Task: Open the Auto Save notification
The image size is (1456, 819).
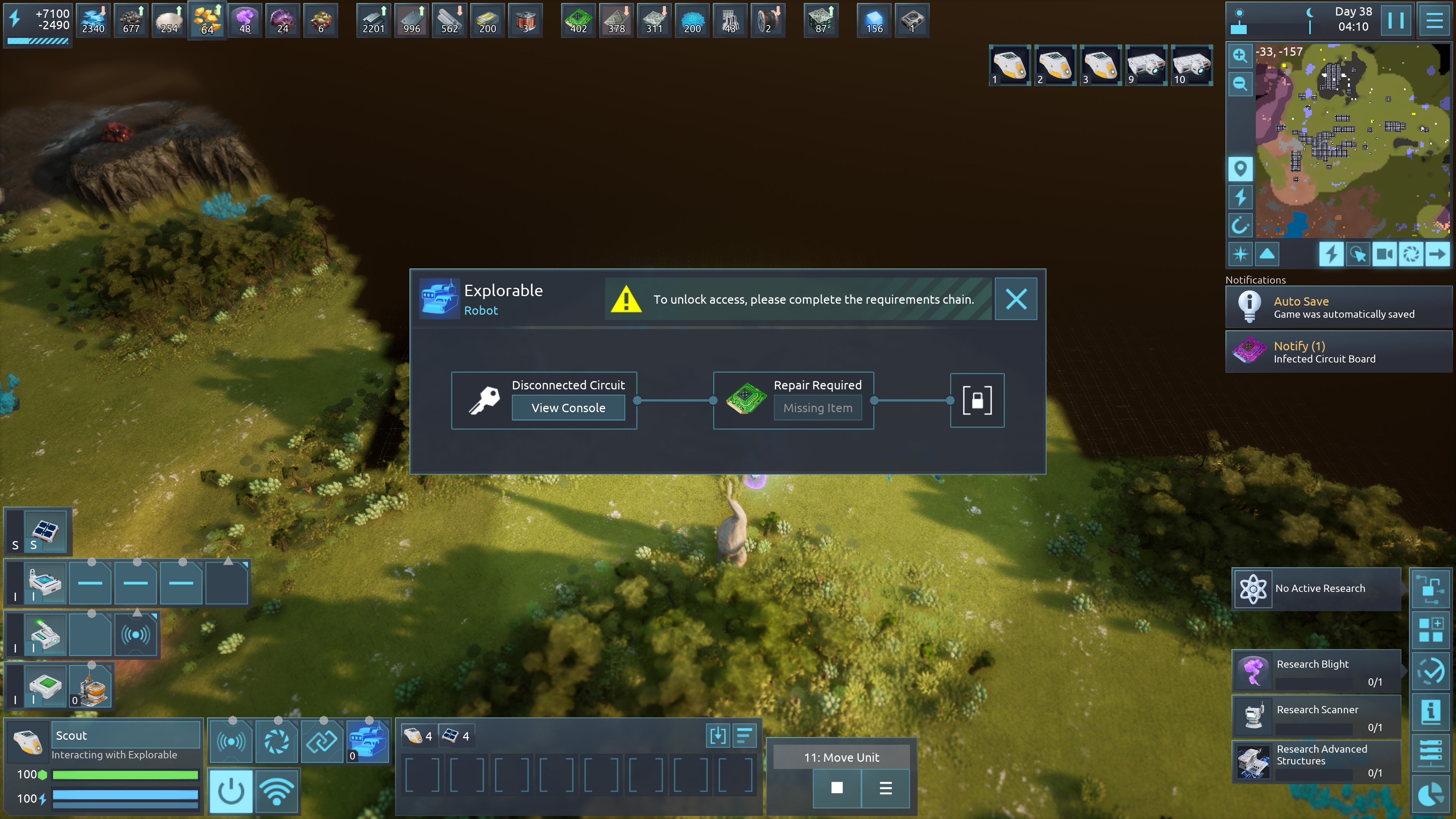Action: (x=1338, y=307)
